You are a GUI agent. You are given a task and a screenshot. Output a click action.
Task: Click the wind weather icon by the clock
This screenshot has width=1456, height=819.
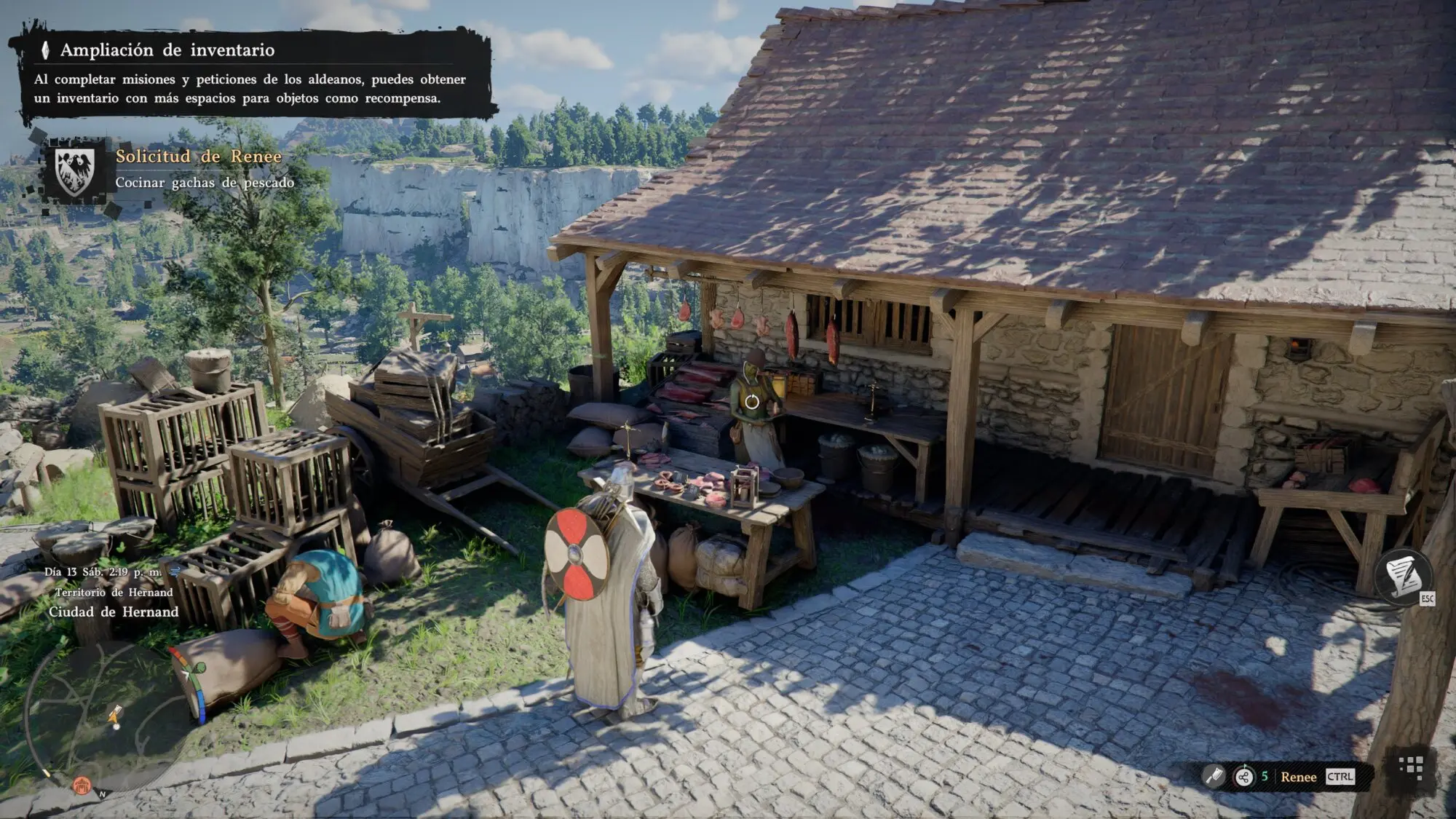(x=175, y=571)
